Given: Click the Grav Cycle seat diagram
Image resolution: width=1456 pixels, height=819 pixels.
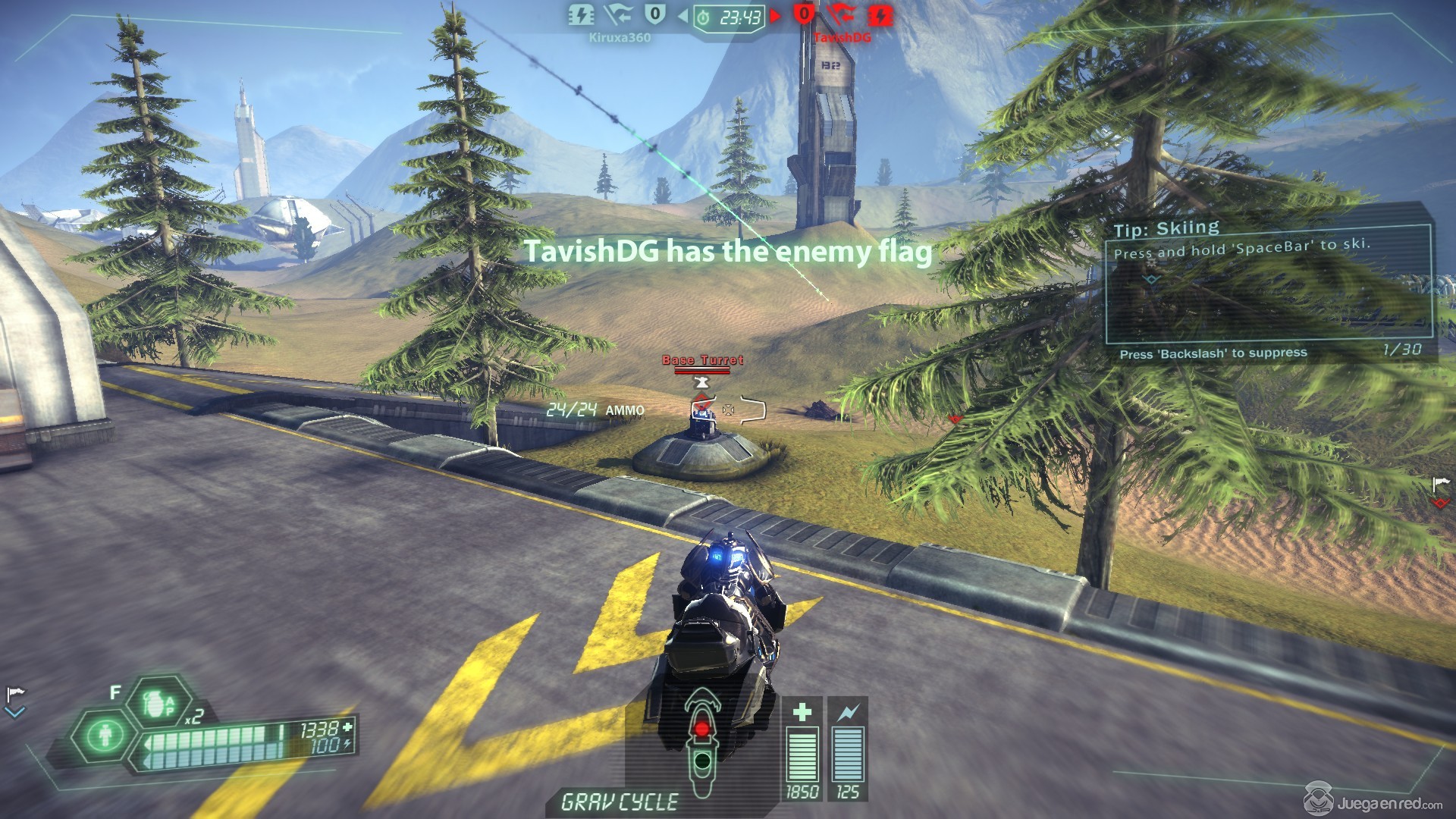Looking at the screenshot, I should (701, 743).
